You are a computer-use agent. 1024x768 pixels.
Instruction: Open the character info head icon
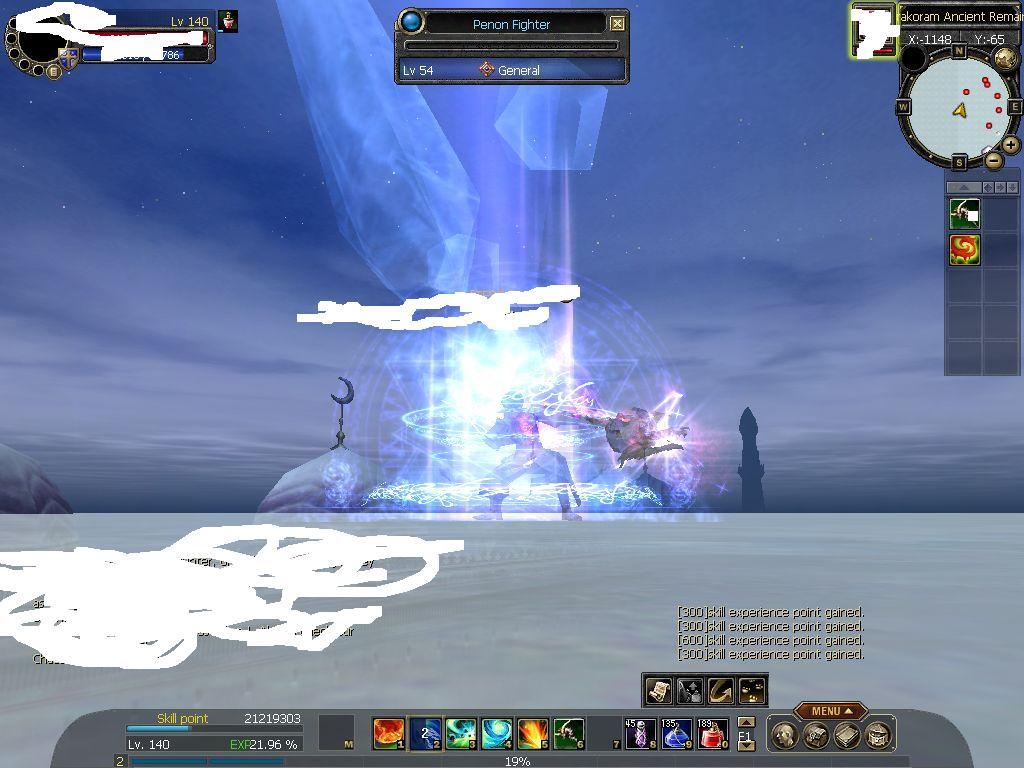[785, 736]
